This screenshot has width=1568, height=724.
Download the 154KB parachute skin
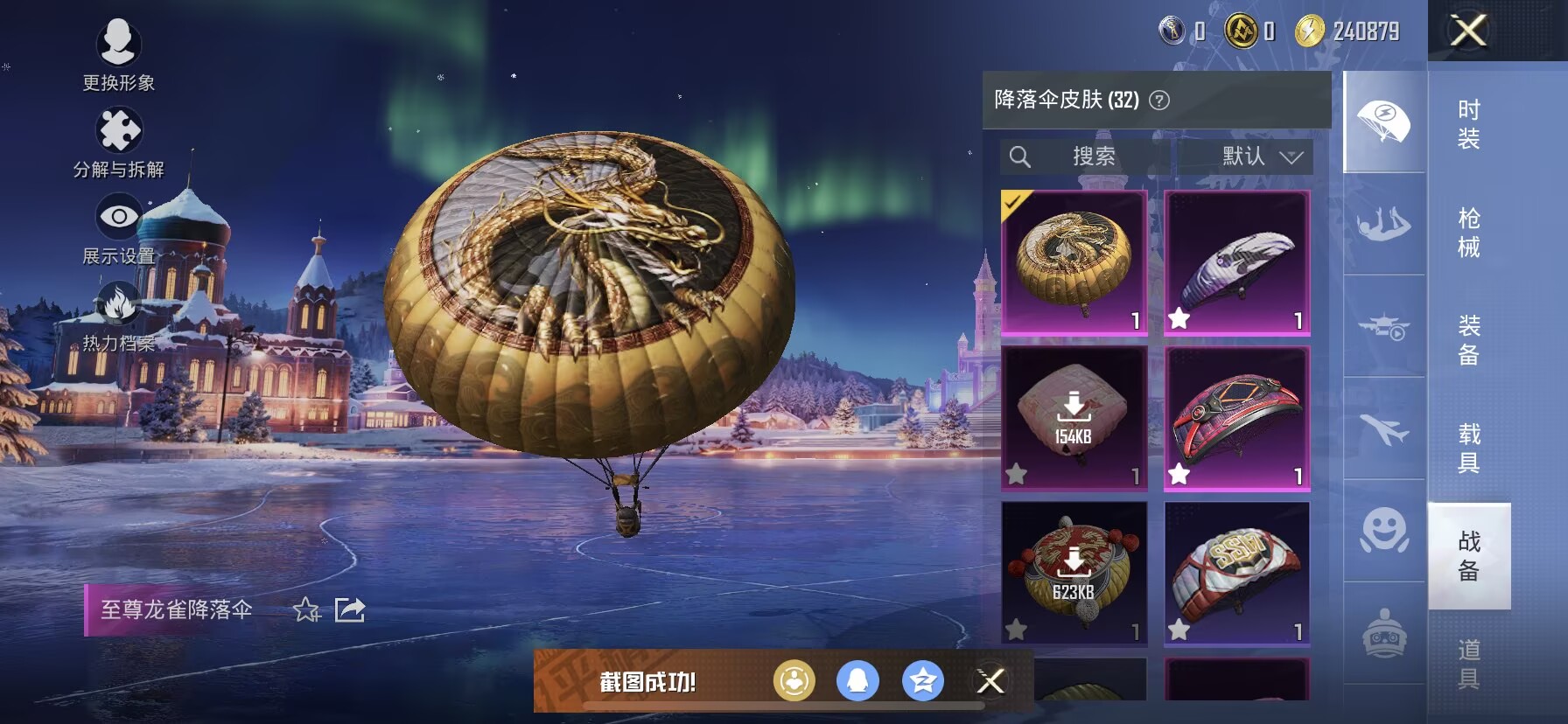1074,417
